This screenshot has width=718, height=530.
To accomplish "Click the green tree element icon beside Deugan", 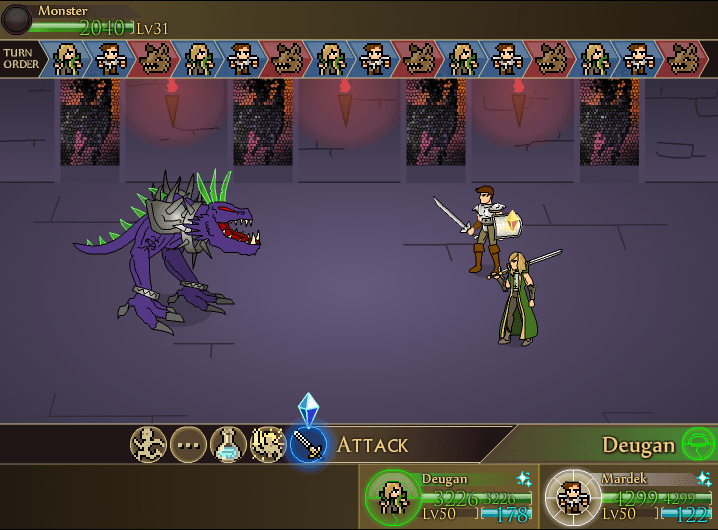I will pyautogui.click(x=698, y=444).
